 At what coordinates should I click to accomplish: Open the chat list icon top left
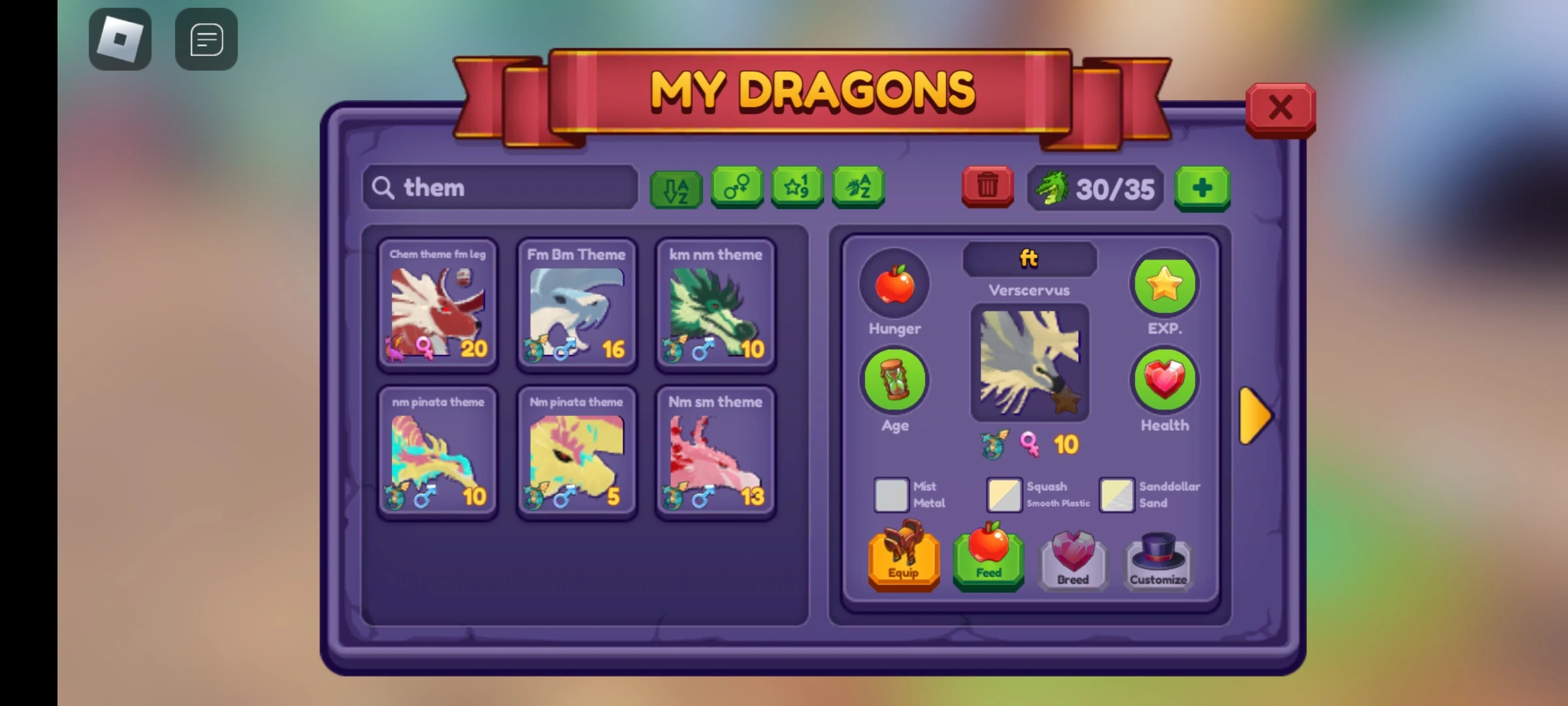pos(206,39)
